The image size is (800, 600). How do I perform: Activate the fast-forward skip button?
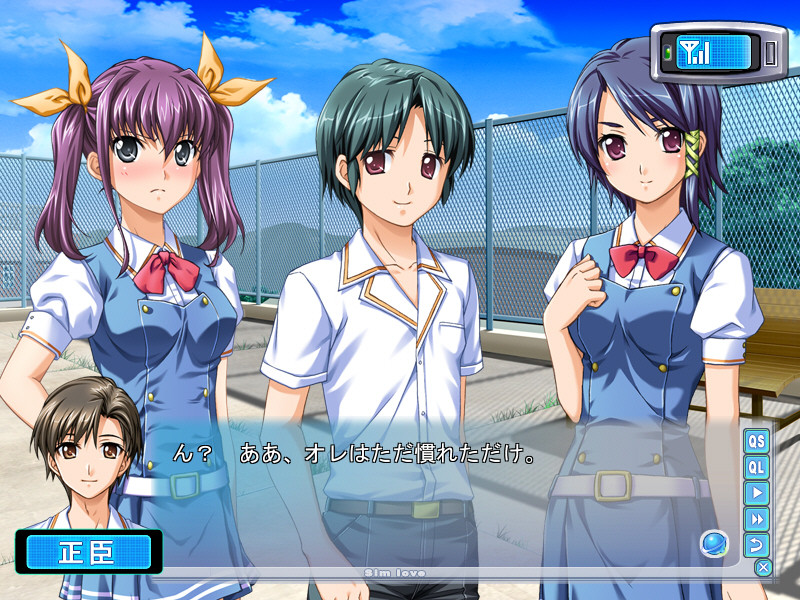point(756,519)
